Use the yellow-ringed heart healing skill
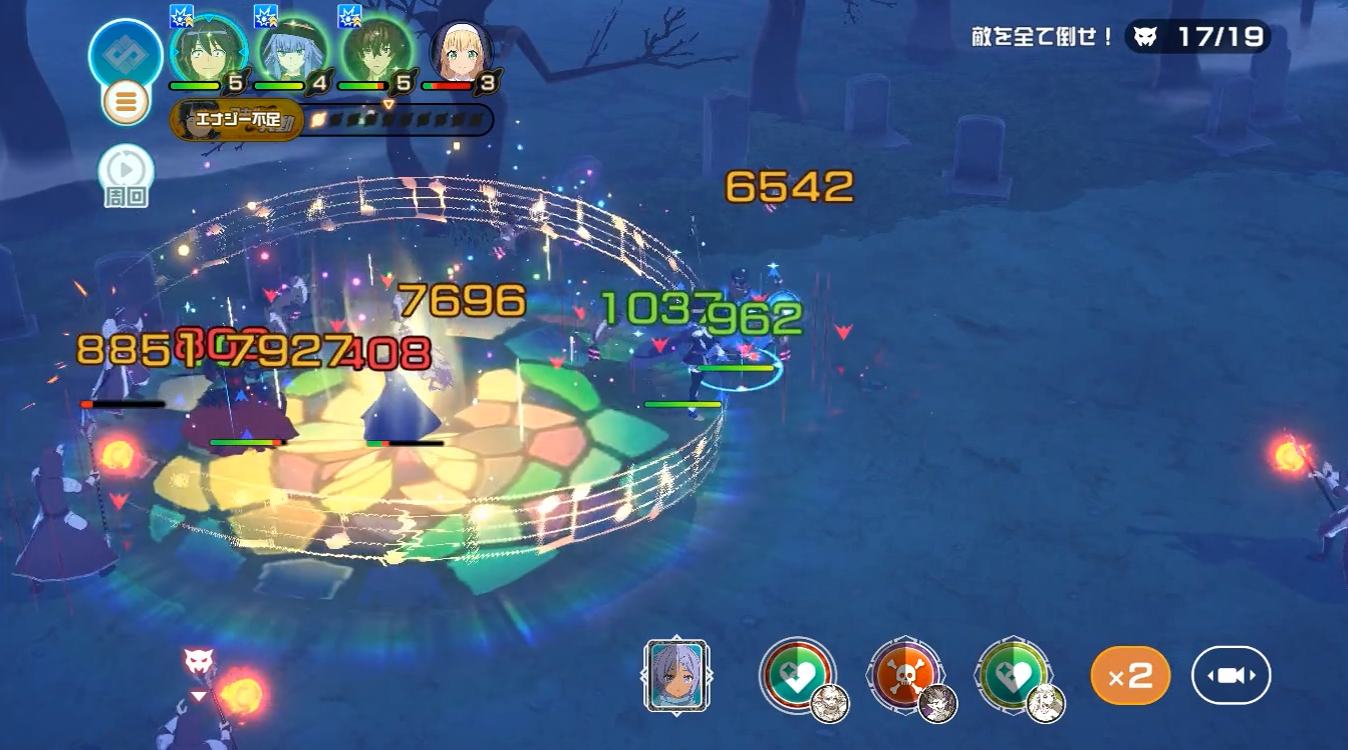This screenshot has height=750, width=1348. 1014,675
